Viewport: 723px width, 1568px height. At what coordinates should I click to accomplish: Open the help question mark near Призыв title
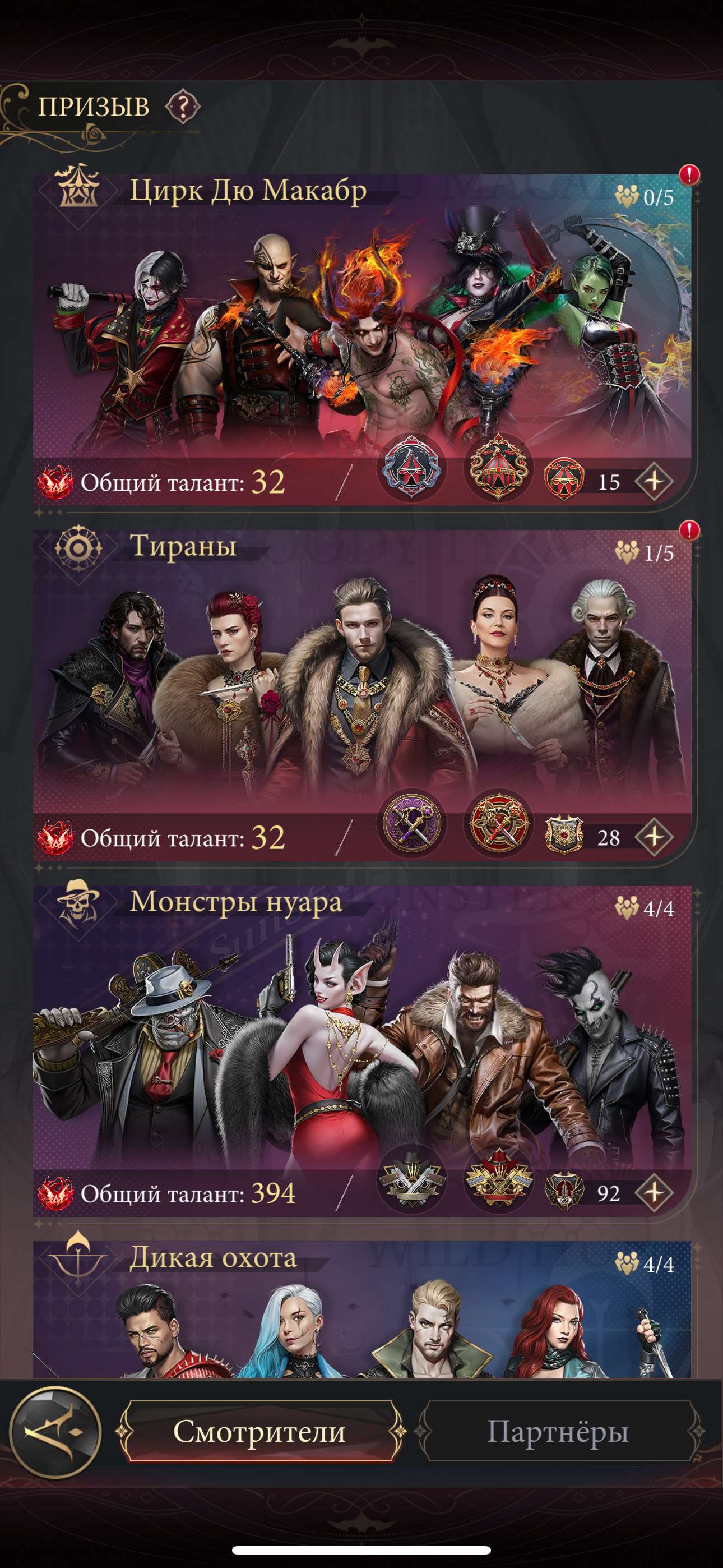(x=184, y=107)
